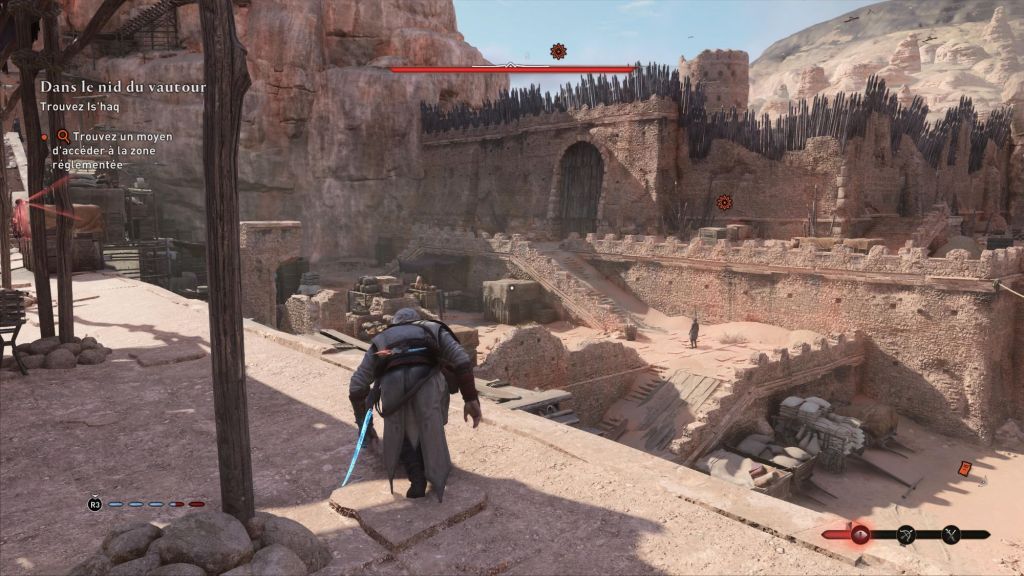Click the red gear marker on the compass
The height and width of the screenshot is (576, 1024).
[558, 51]
